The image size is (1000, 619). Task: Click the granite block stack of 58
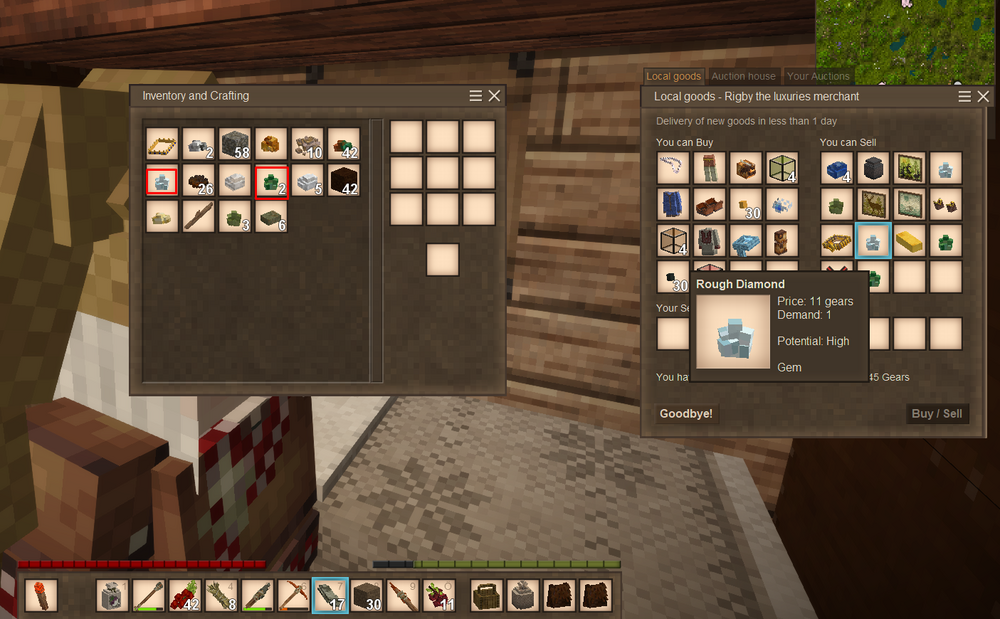pos(234,144)
